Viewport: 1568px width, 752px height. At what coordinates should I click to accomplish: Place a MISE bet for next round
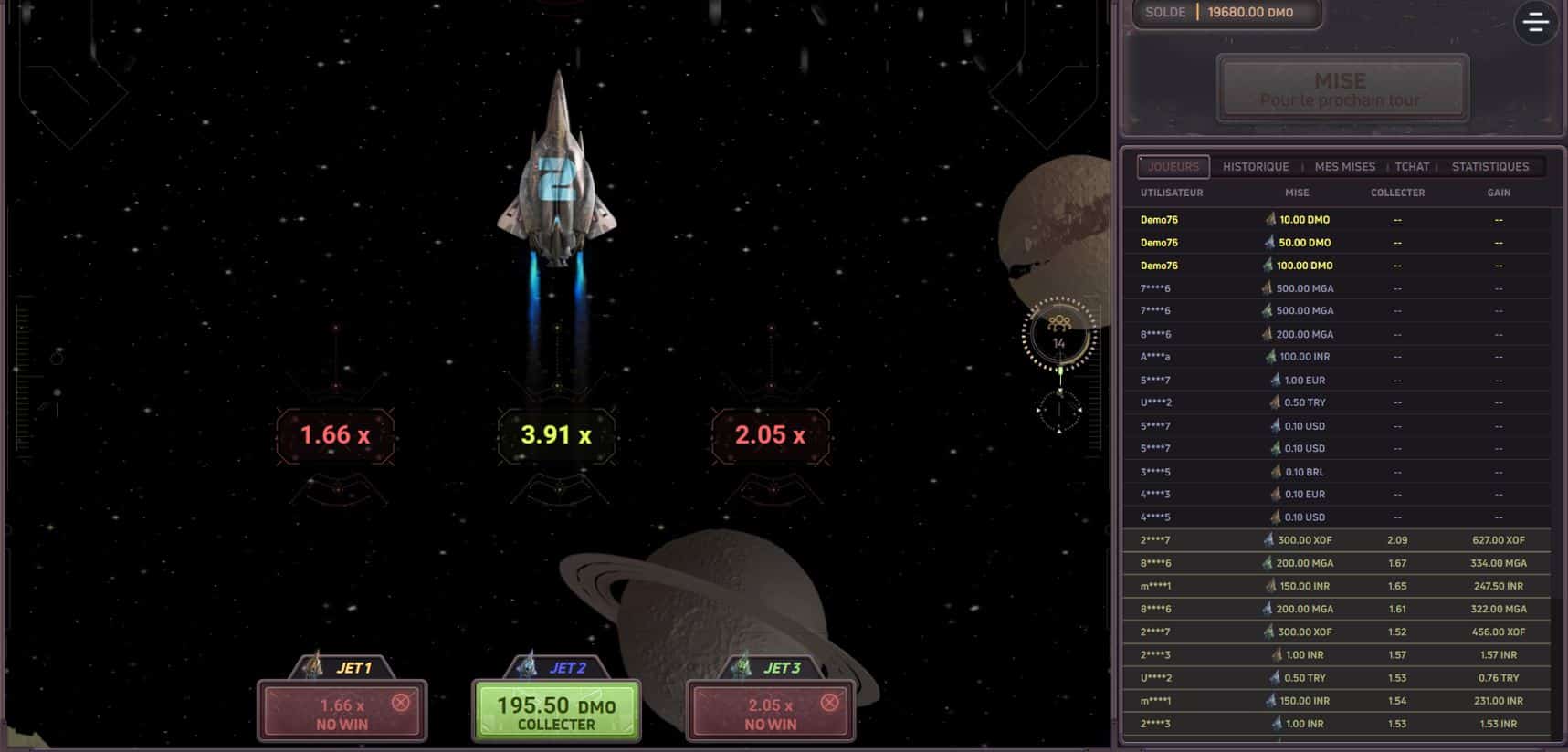point(1342,89)
